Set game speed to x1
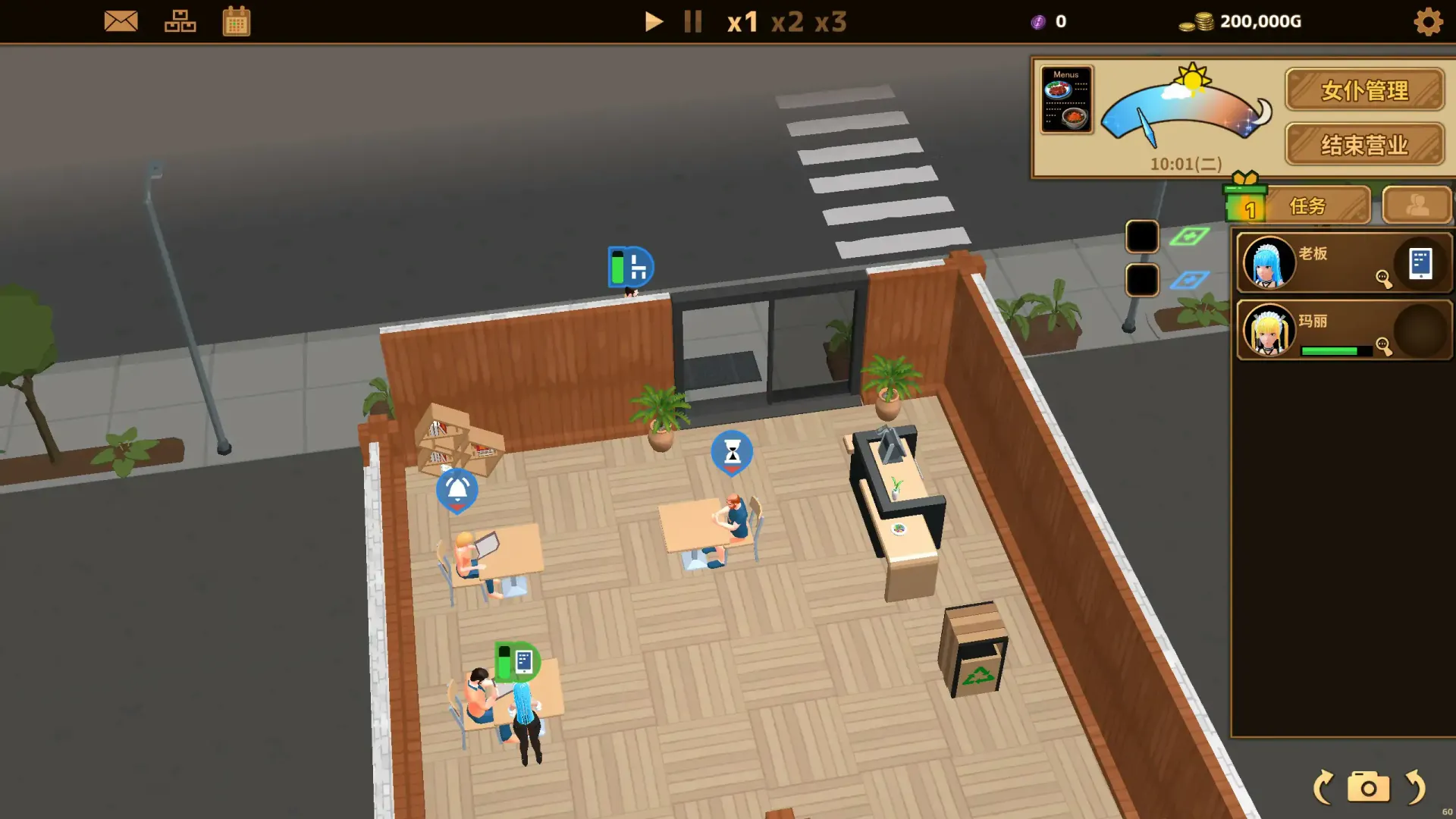The image size is (1456, 819). [742, 21]
